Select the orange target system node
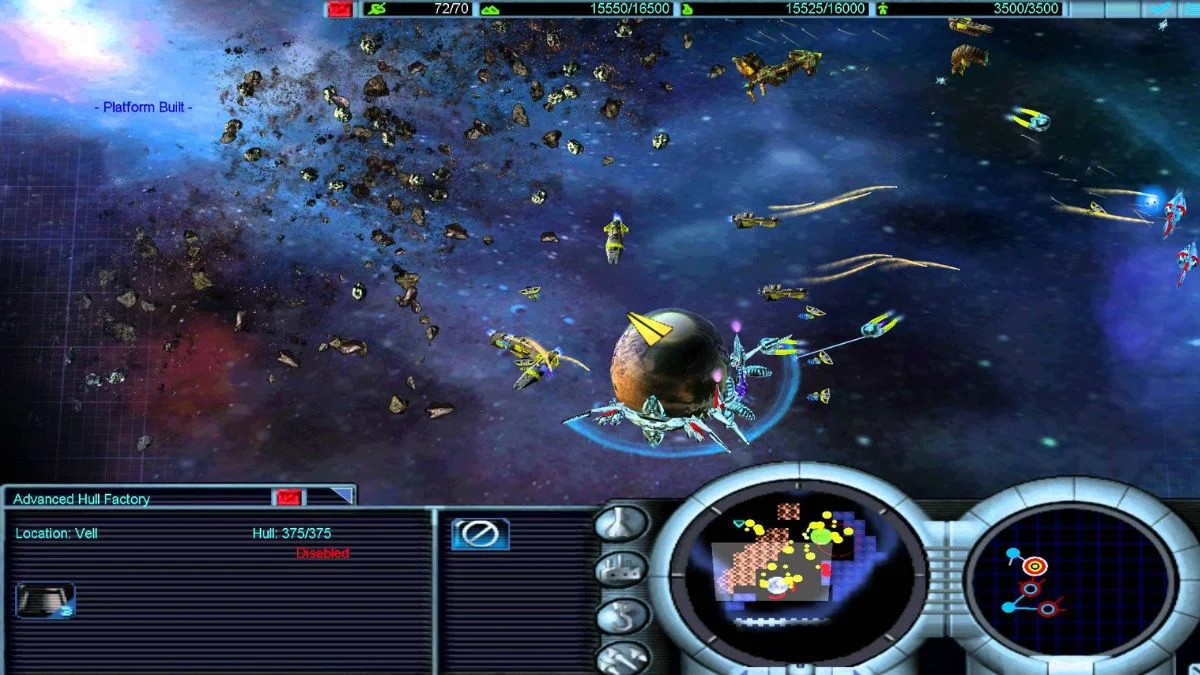 click(x=1034, y=567)
